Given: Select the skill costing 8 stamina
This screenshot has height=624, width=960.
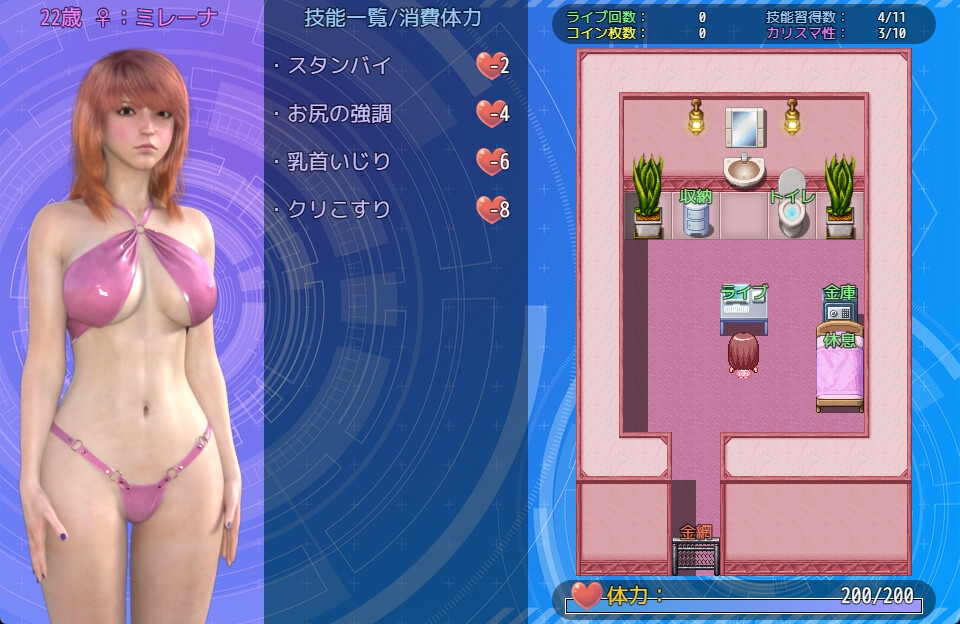Looking at the screenshot, I should [338, 210].
